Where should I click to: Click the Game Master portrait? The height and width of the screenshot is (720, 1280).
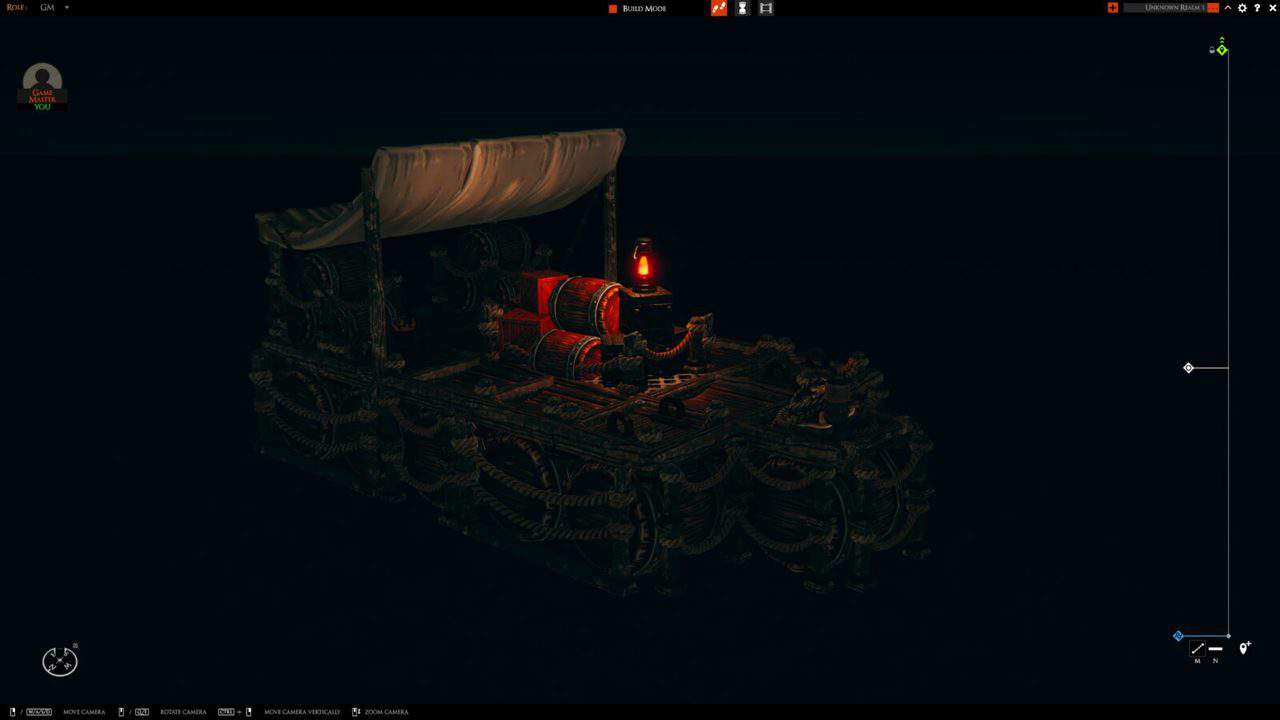(41, 80)
